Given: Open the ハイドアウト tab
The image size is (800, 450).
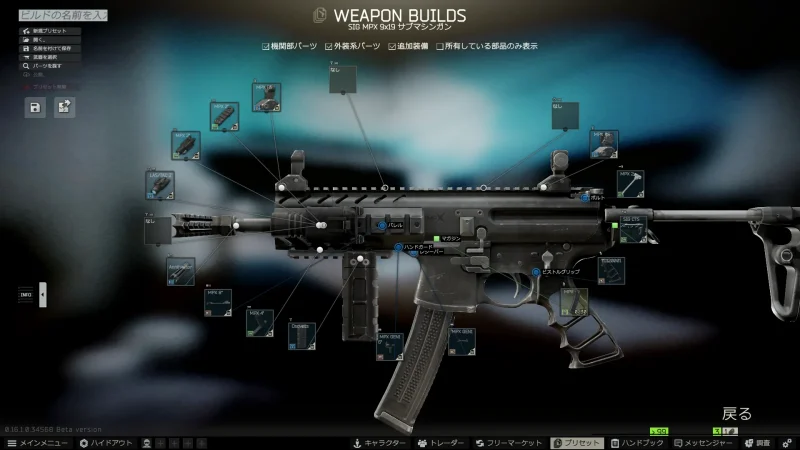Looking at the screenshot, I should click(x=105, y=442).
